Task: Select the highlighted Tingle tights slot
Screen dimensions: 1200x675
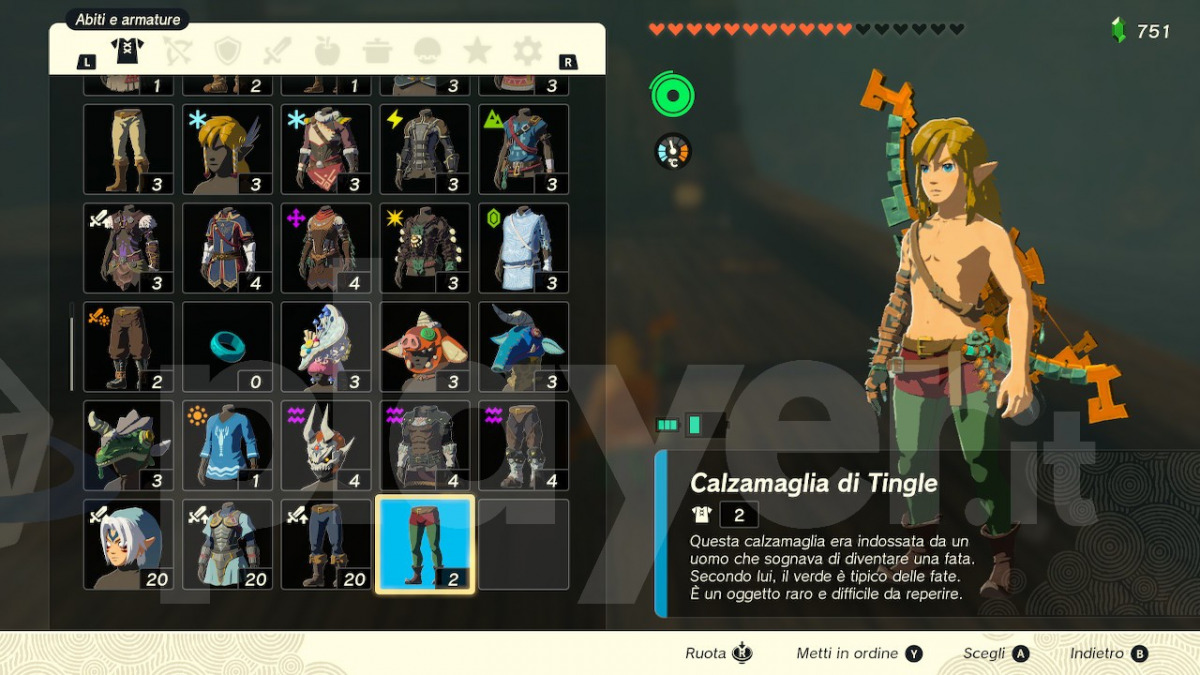Action: point(425,545)
